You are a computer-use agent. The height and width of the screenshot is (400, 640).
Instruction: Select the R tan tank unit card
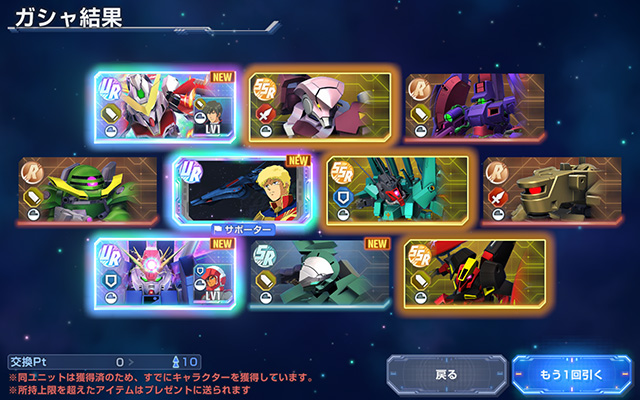tap(552, 190)
